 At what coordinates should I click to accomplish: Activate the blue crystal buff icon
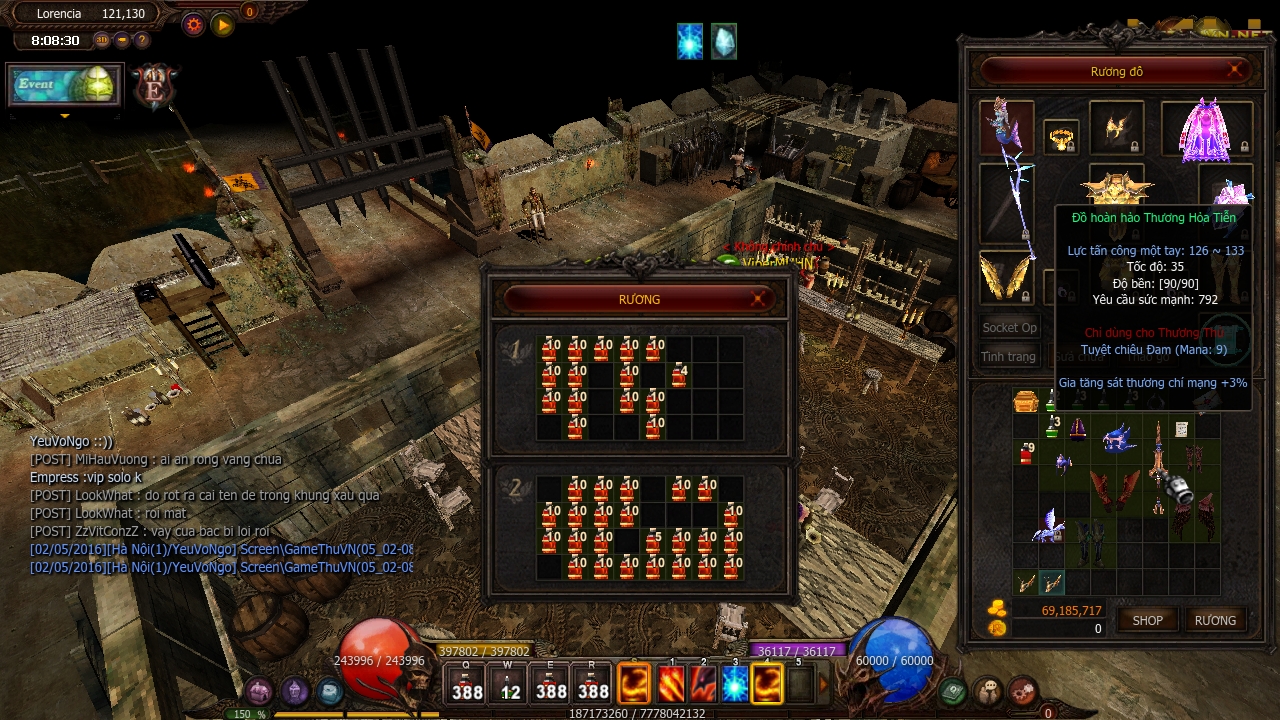[x=724, y=41]
